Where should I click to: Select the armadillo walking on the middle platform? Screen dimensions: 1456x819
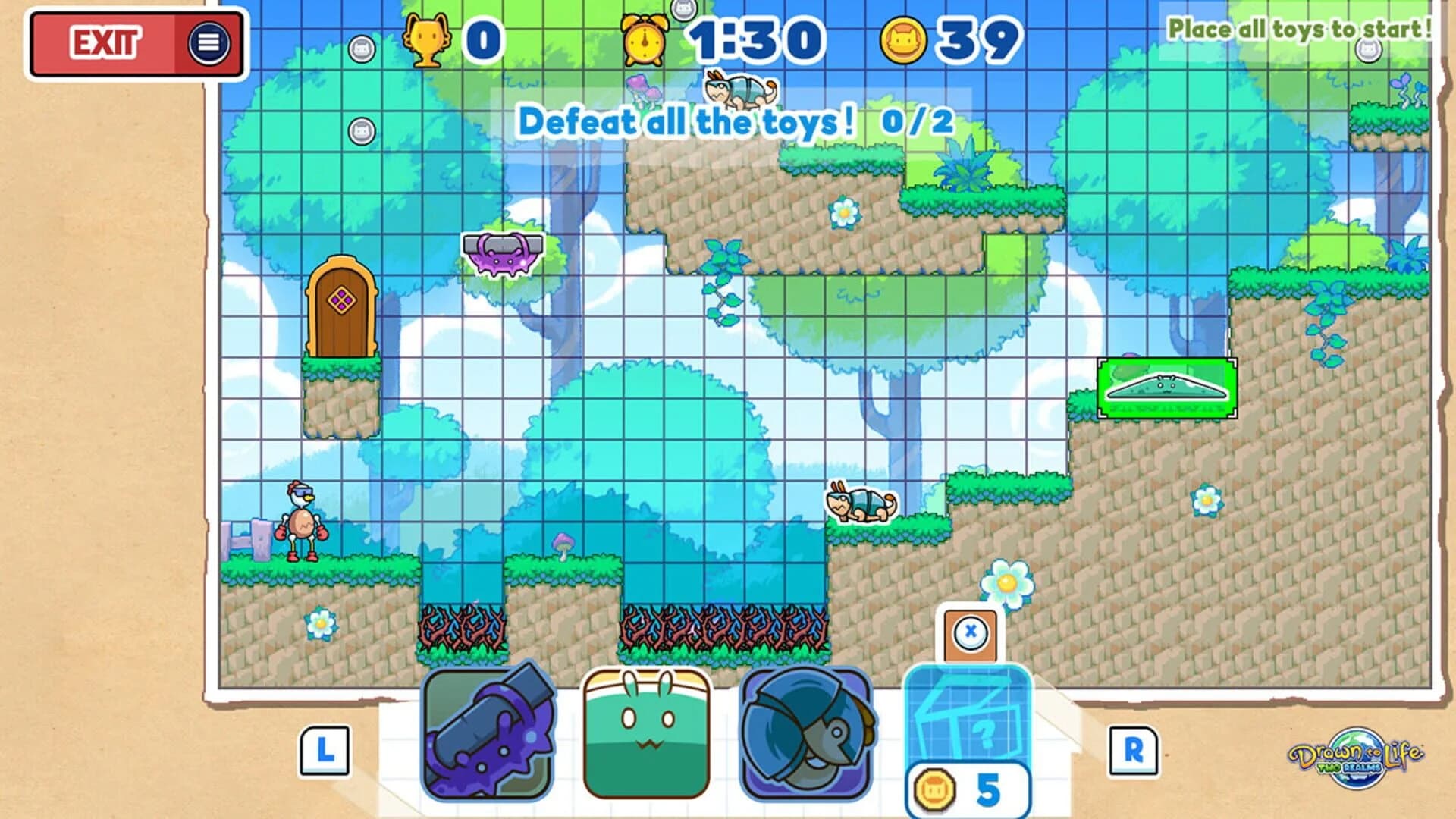point(861,504)
